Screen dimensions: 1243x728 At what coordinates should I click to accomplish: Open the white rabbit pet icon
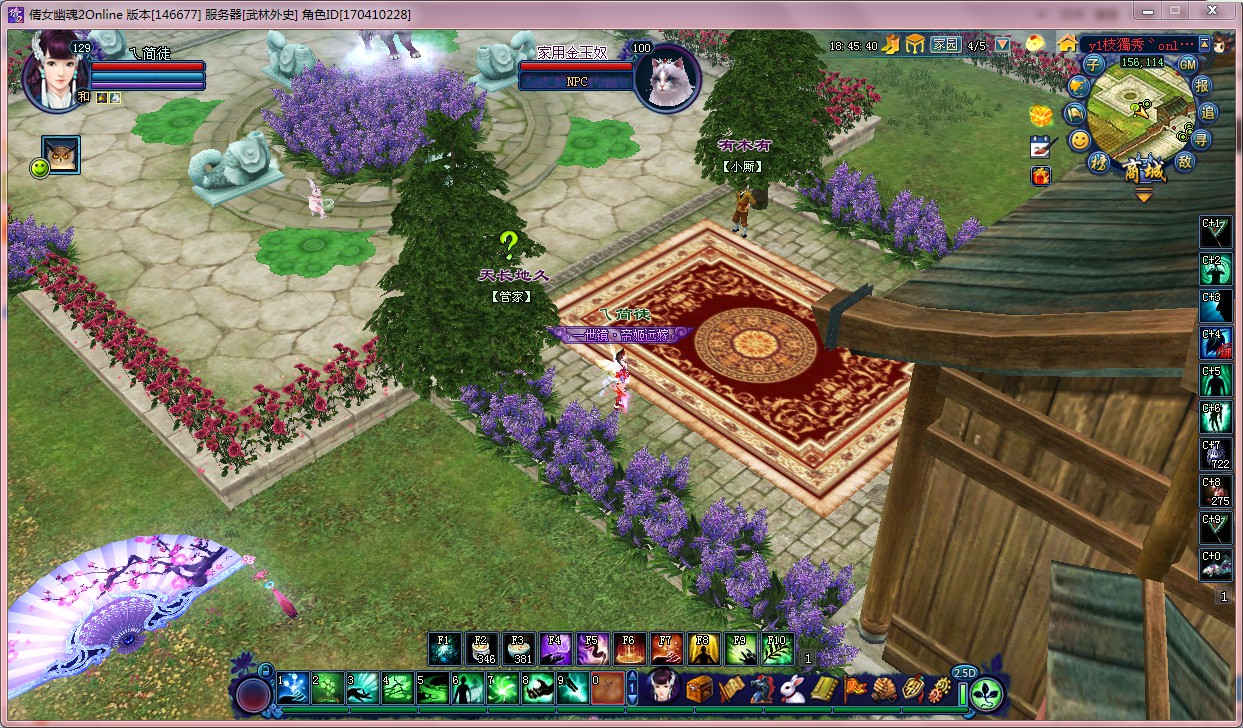[794, 689]
